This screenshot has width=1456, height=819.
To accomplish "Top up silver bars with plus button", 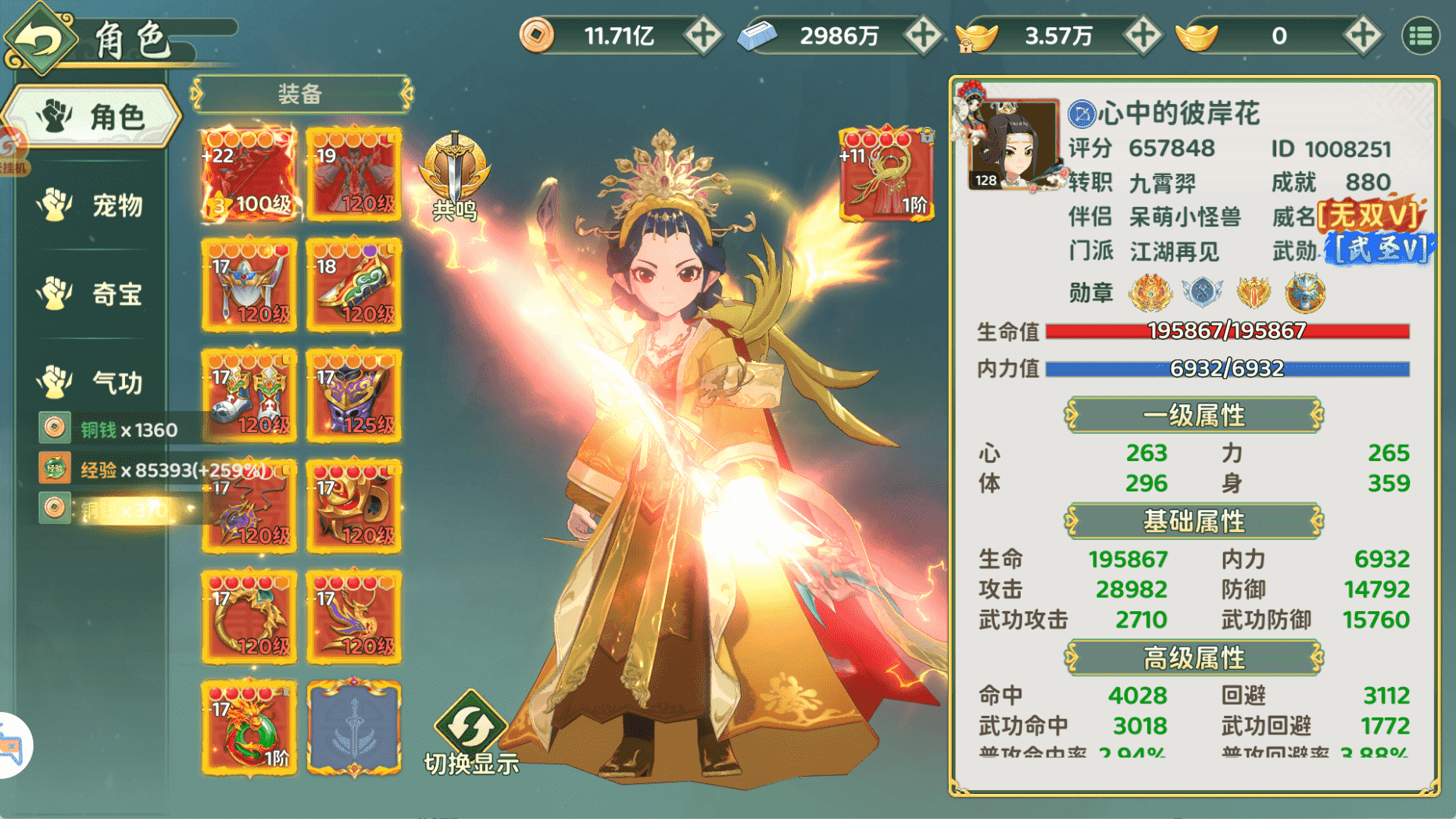I will (x=922, y=36).
